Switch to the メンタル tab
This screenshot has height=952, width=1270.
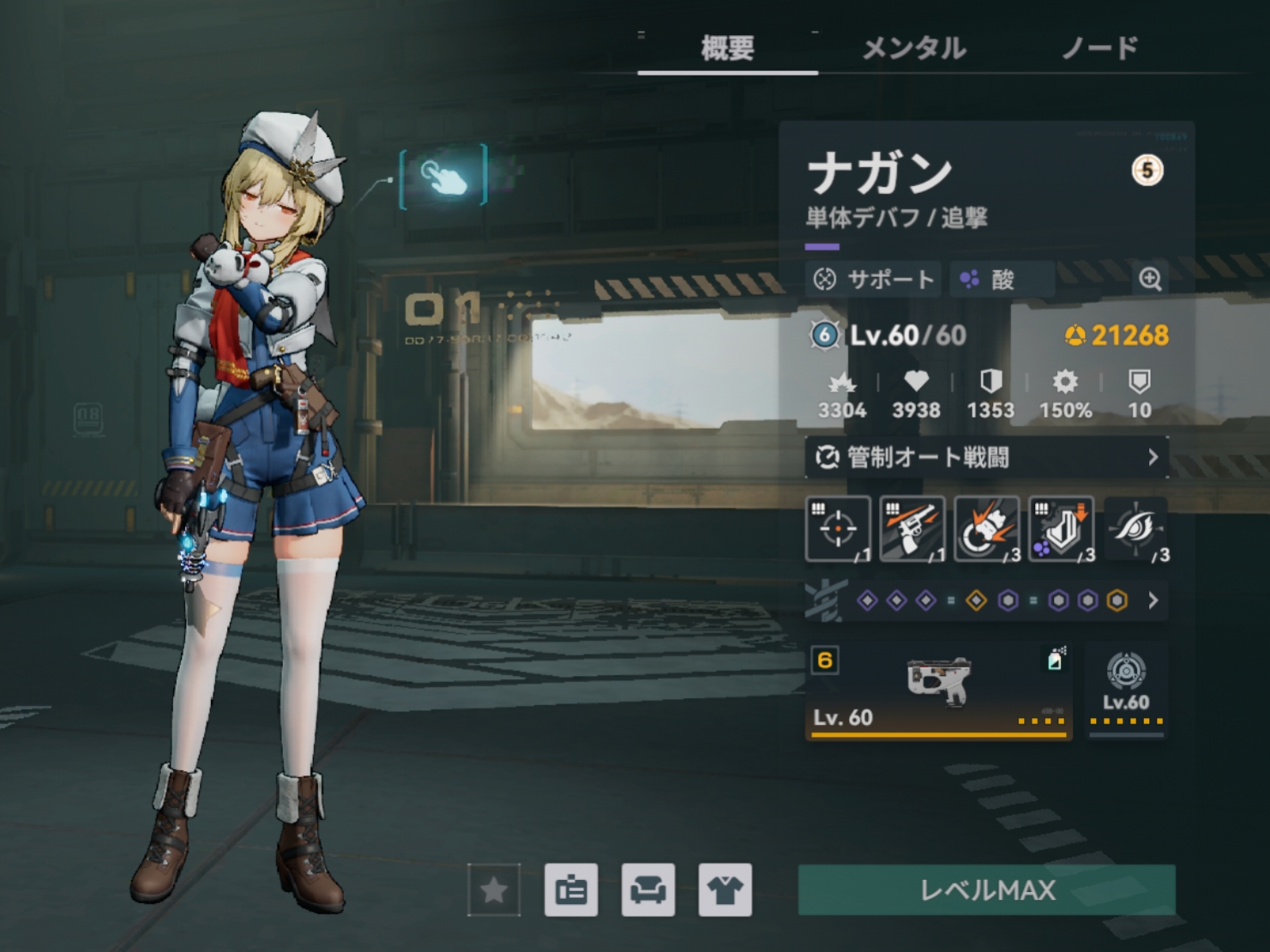point(913,48)
